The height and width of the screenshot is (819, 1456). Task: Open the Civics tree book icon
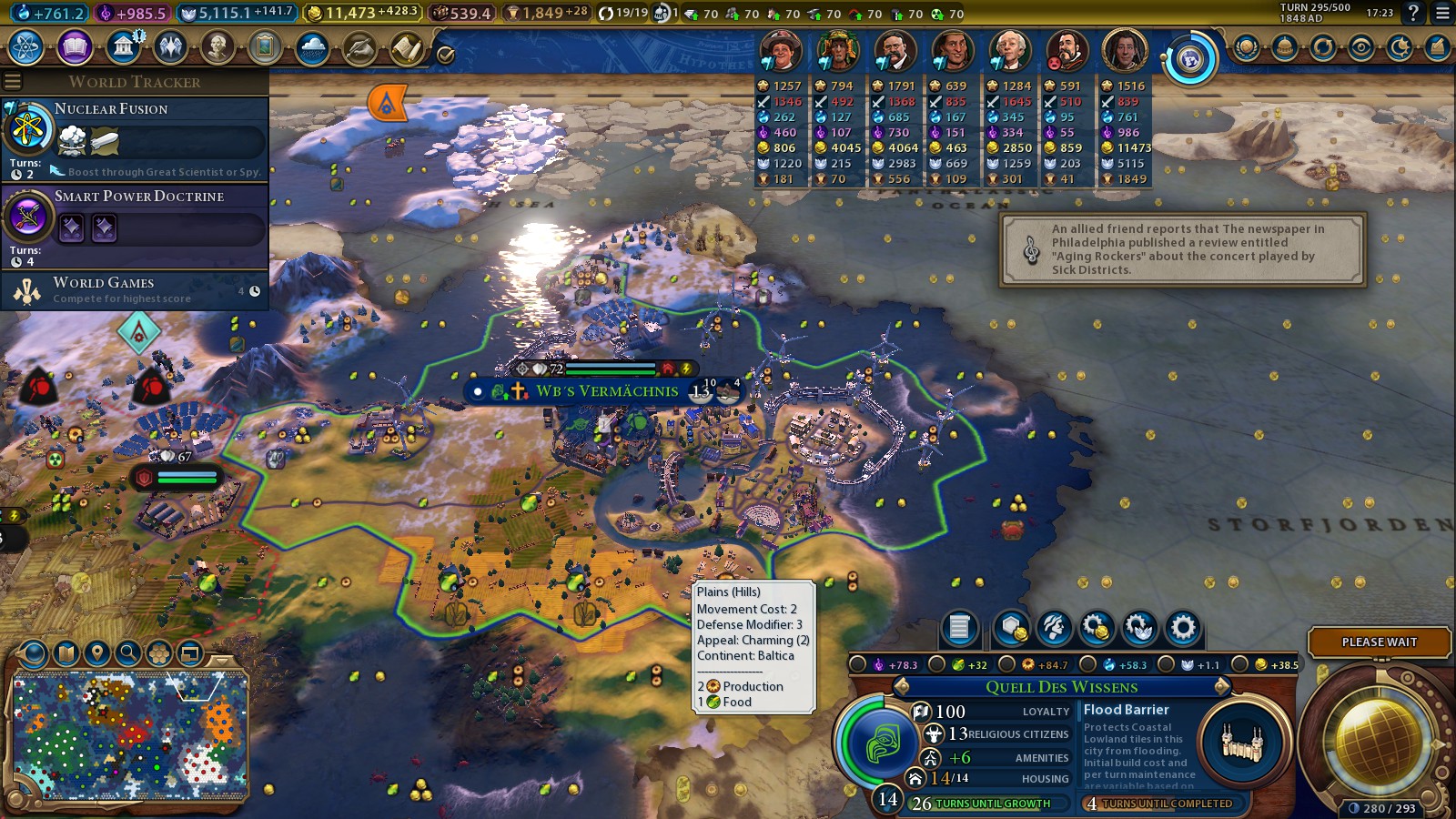pyautogui.click(x=75, y=47)
